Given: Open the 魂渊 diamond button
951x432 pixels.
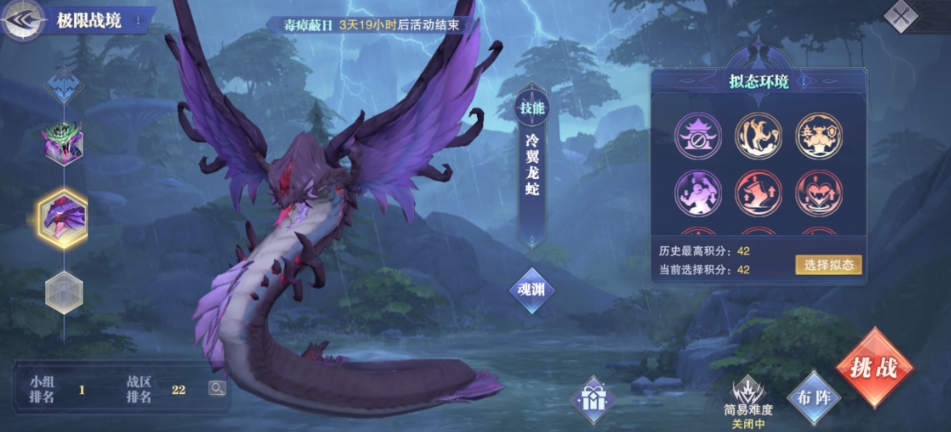Looking at the screenshot, I should pos(531,290).
